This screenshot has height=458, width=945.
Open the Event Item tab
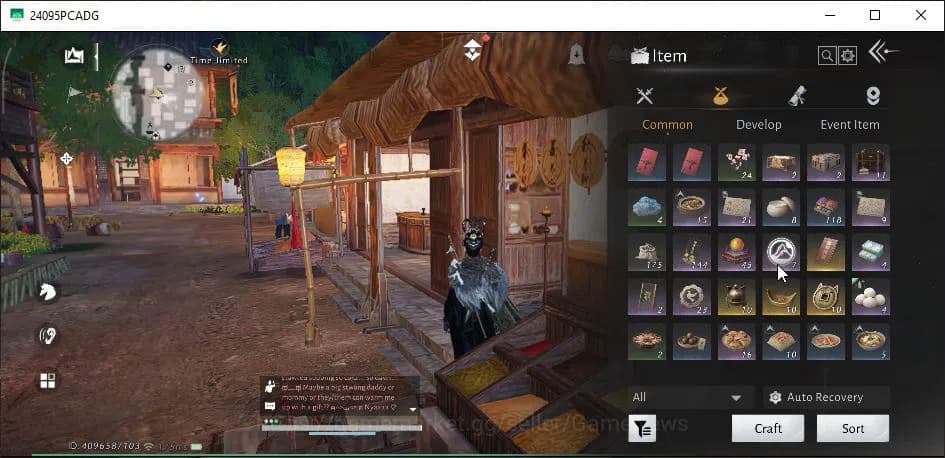[849, 125]
